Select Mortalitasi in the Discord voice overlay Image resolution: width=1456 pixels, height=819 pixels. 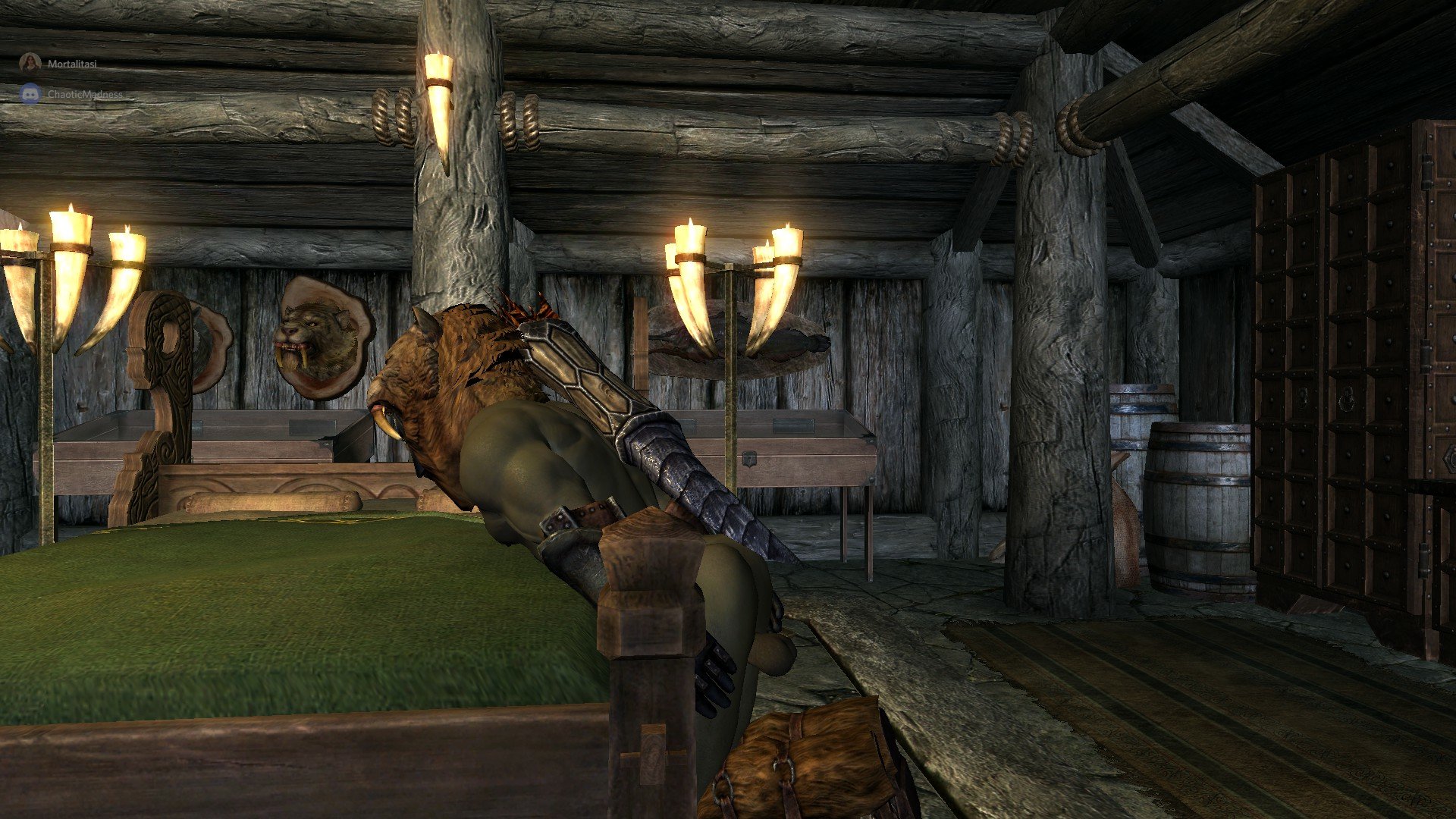point(71,64)
